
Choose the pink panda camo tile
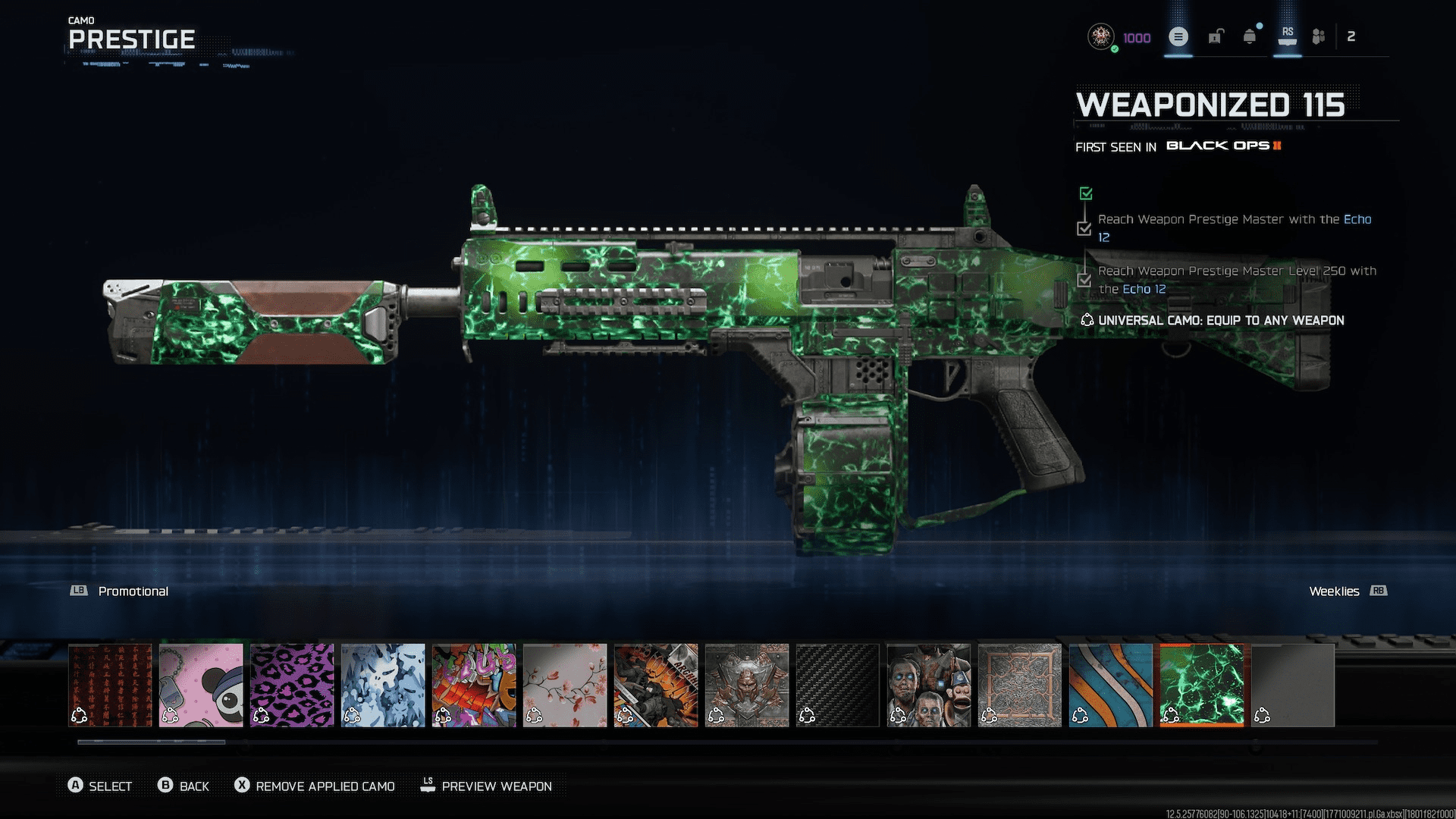(201, 685)
